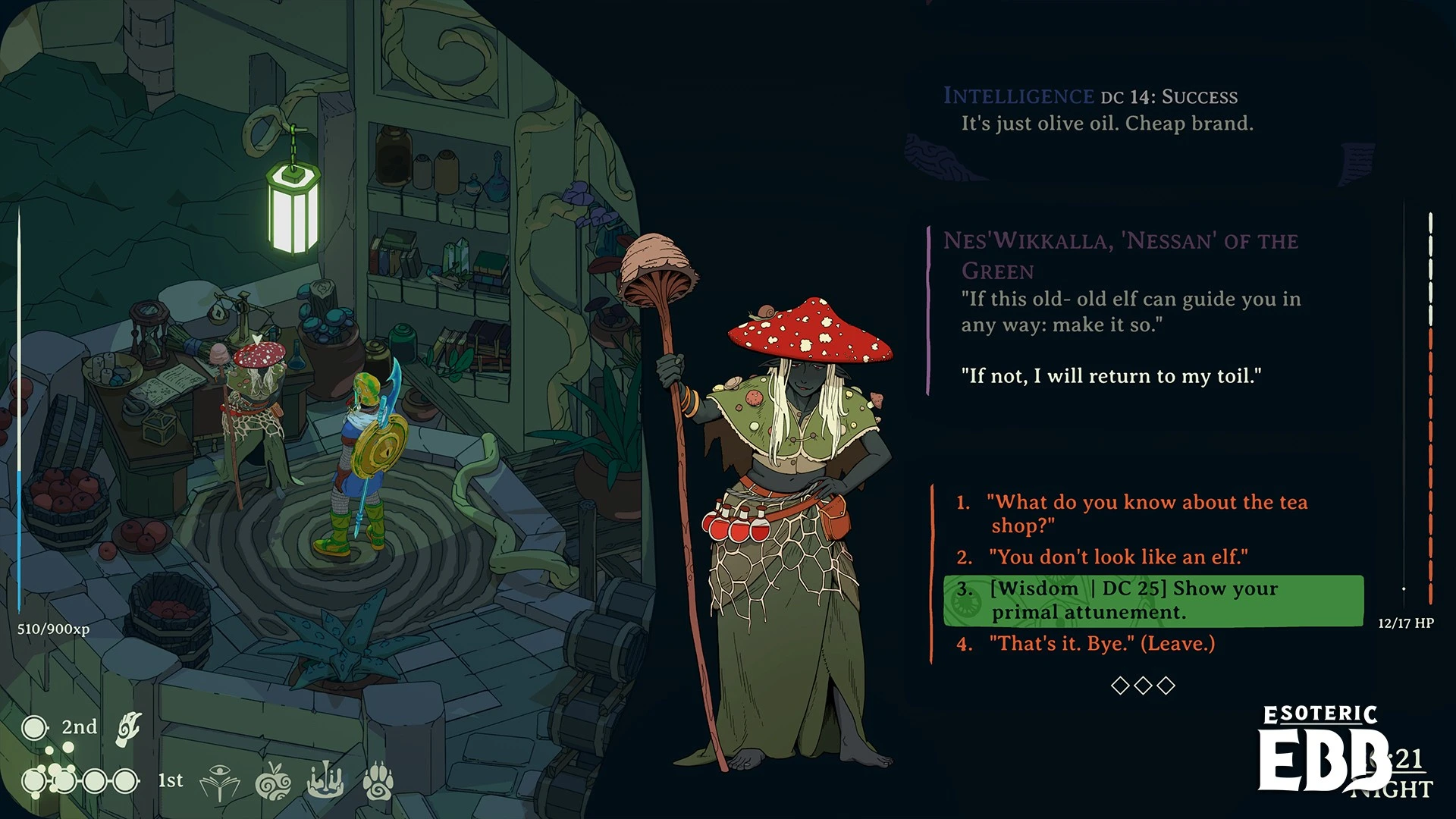Cast the spiral hand second-level spell
Screen dimensions: 1456x819
(129, 729)
